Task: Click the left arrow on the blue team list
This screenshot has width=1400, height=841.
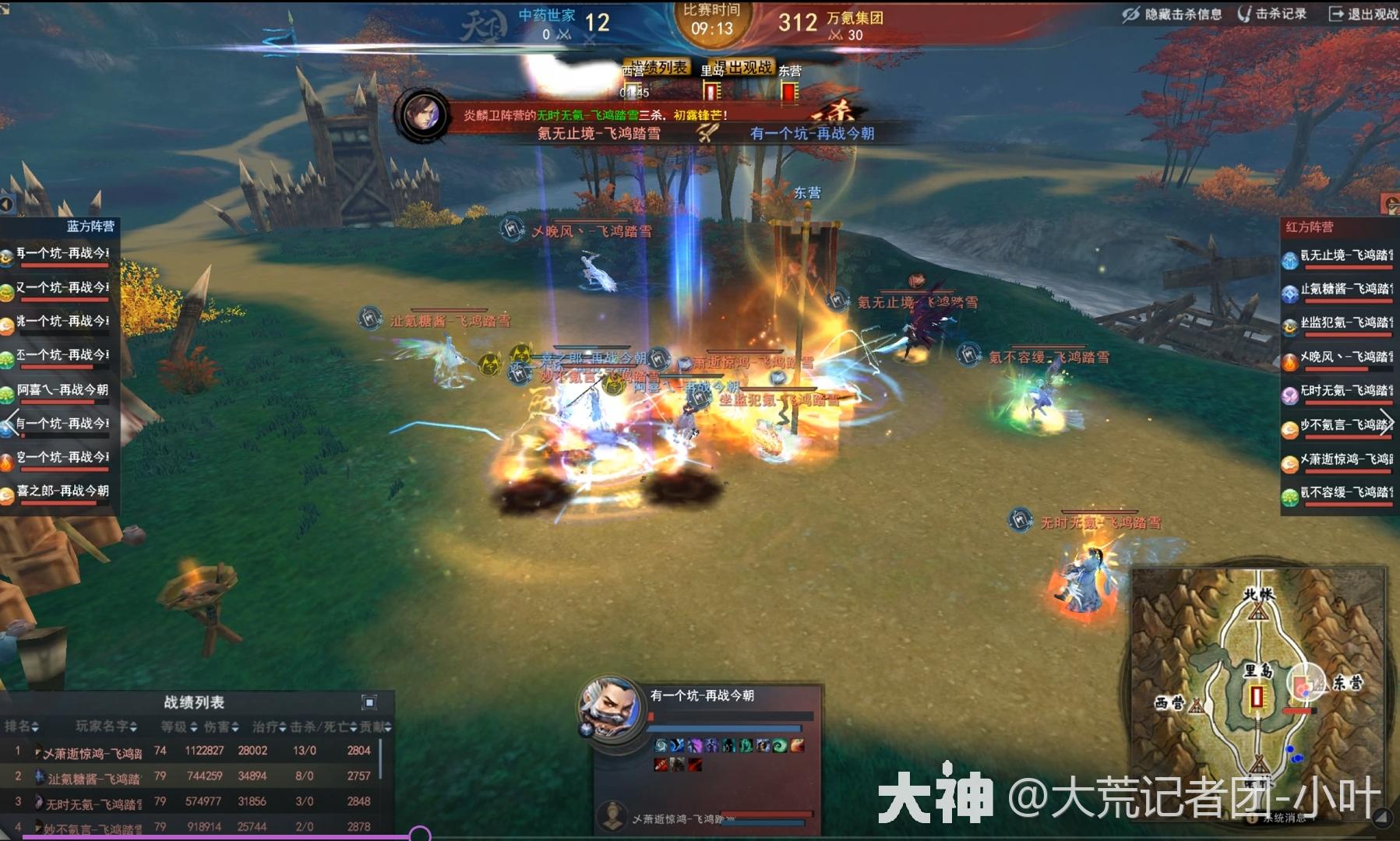Action: pos(10,422)
